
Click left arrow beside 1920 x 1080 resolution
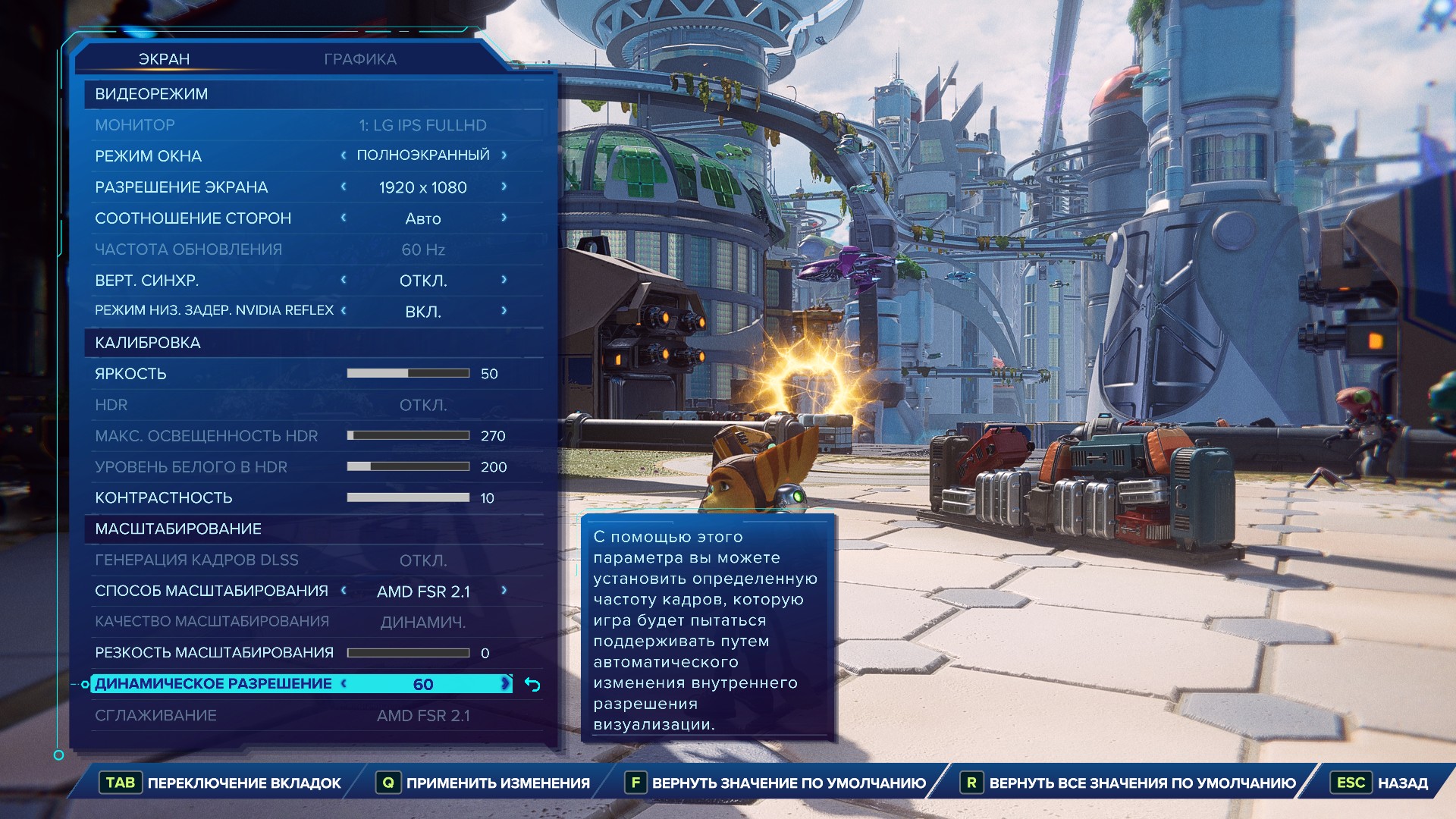(344, 187)
